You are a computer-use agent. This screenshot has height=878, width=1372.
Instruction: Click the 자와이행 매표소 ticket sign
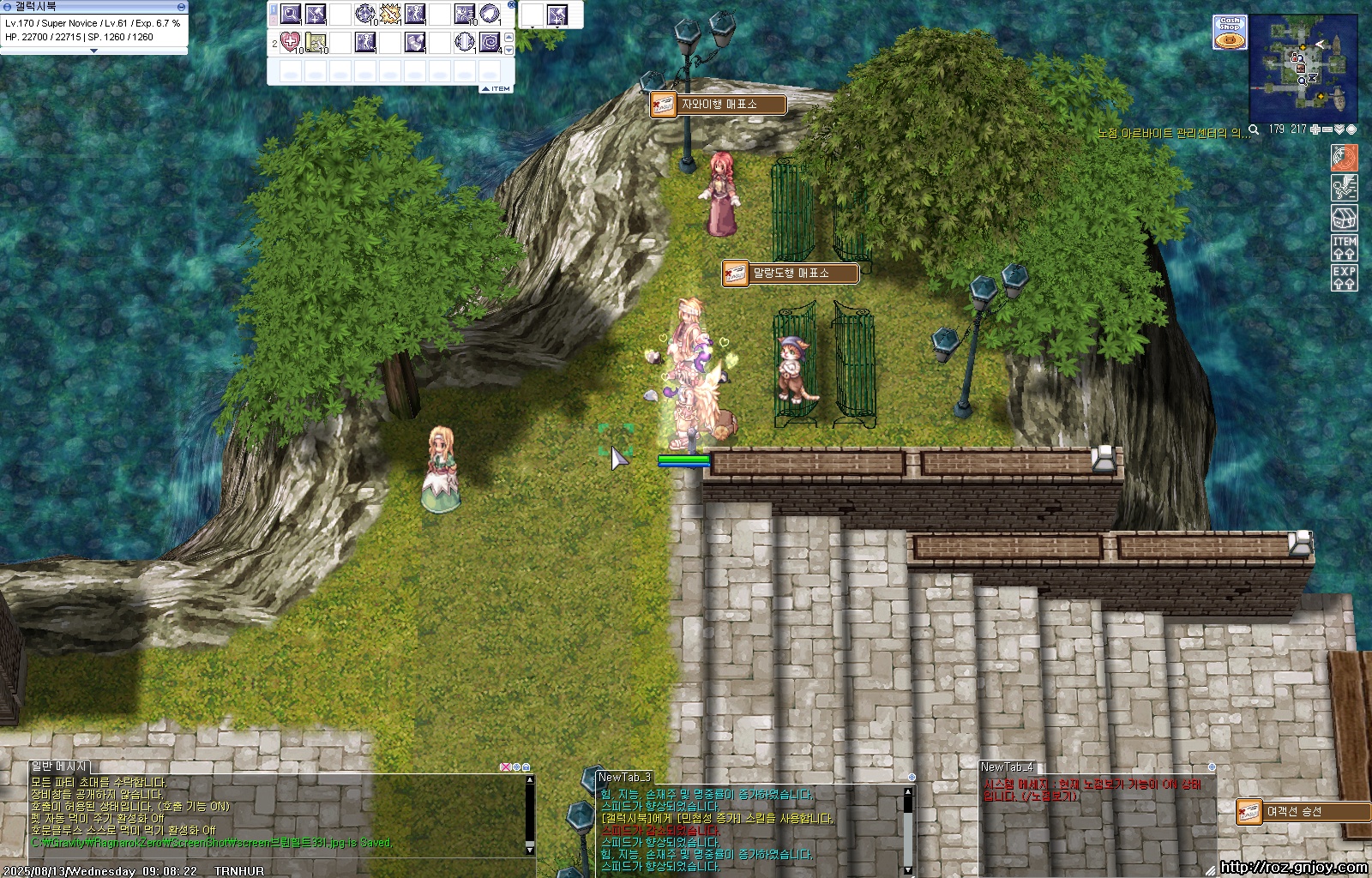pos(718,105)
